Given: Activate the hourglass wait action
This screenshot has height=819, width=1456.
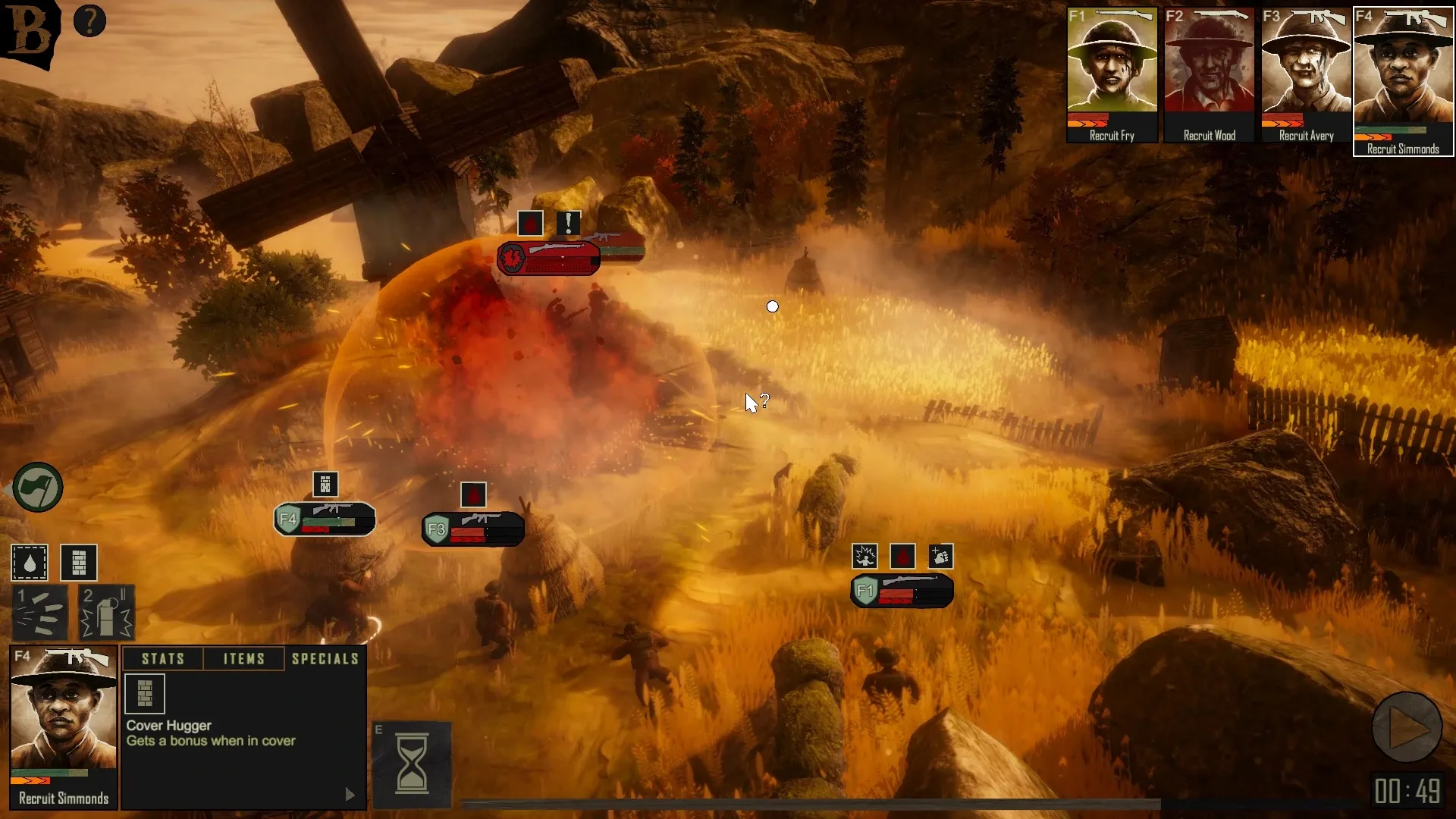Looking at the screenshot, I should (412, 764).
